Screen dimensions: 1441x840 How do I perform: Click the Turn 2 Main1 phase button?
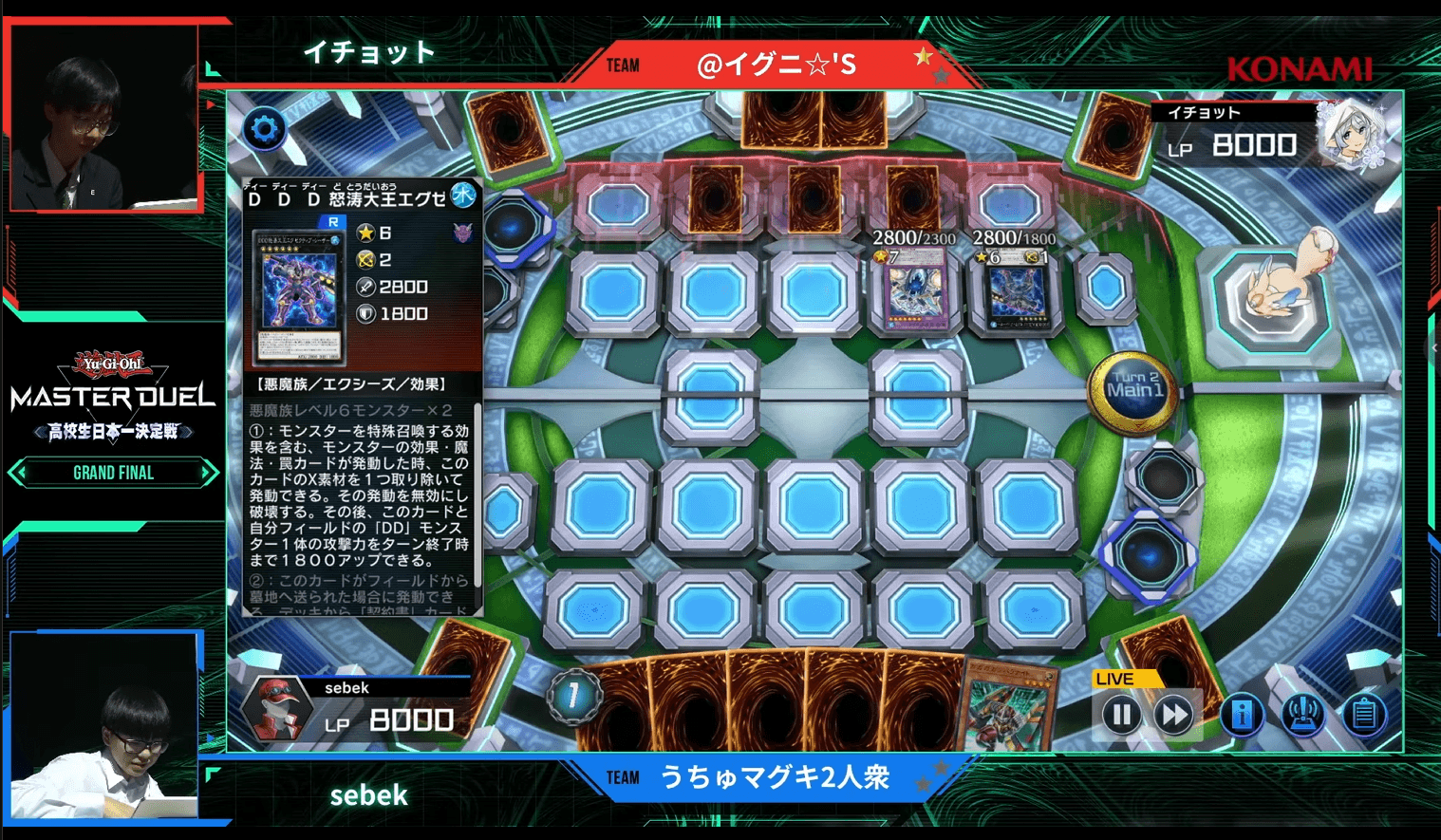[1133, 388]
